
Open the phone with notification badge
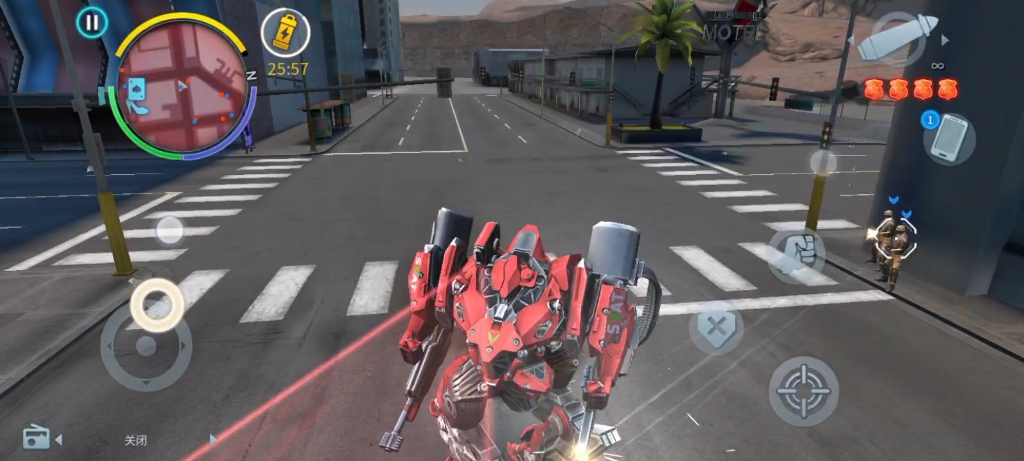point(949,138)
